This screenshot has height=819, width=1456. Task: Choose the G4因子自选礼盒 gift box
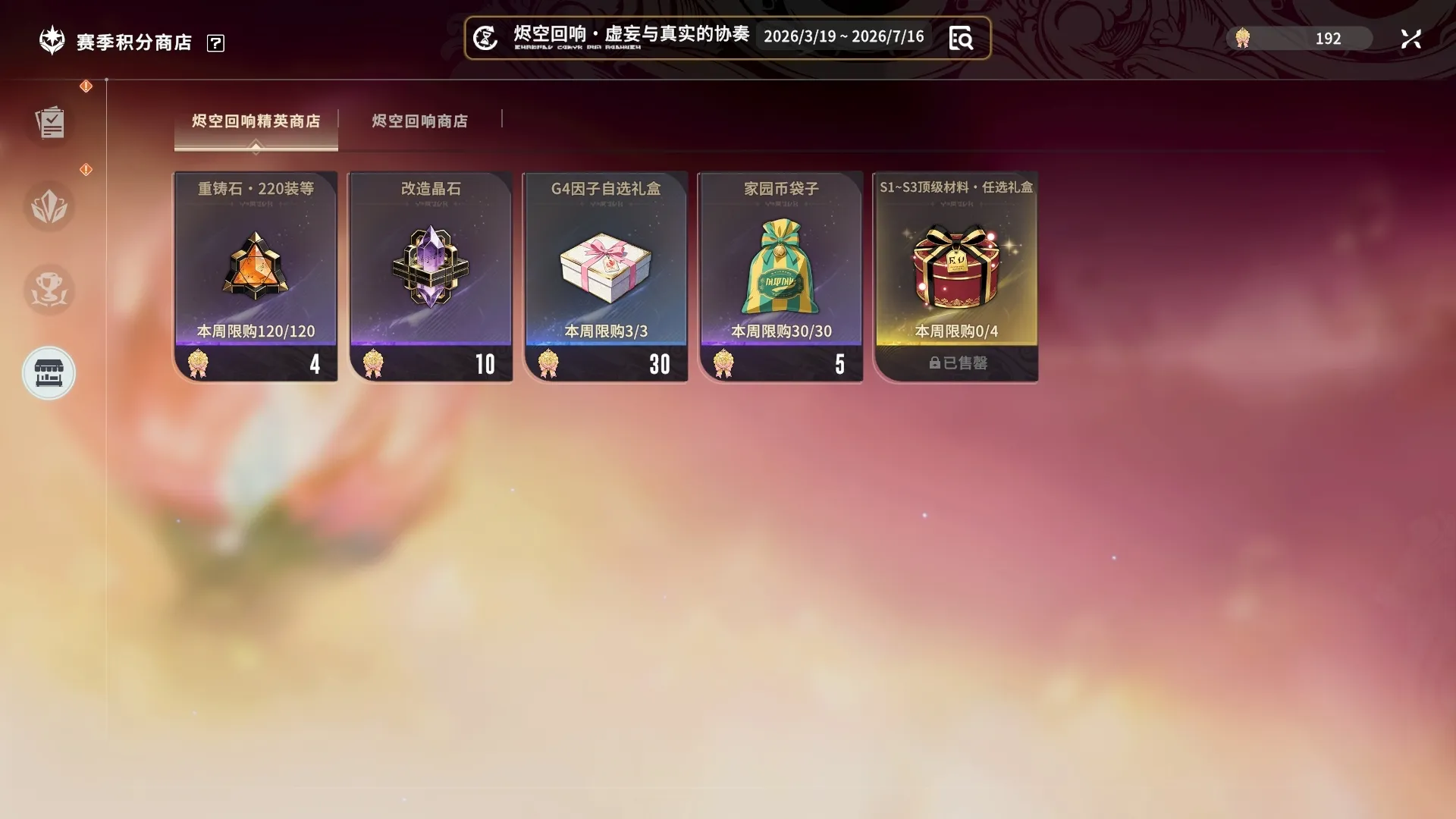coord(606,276)
